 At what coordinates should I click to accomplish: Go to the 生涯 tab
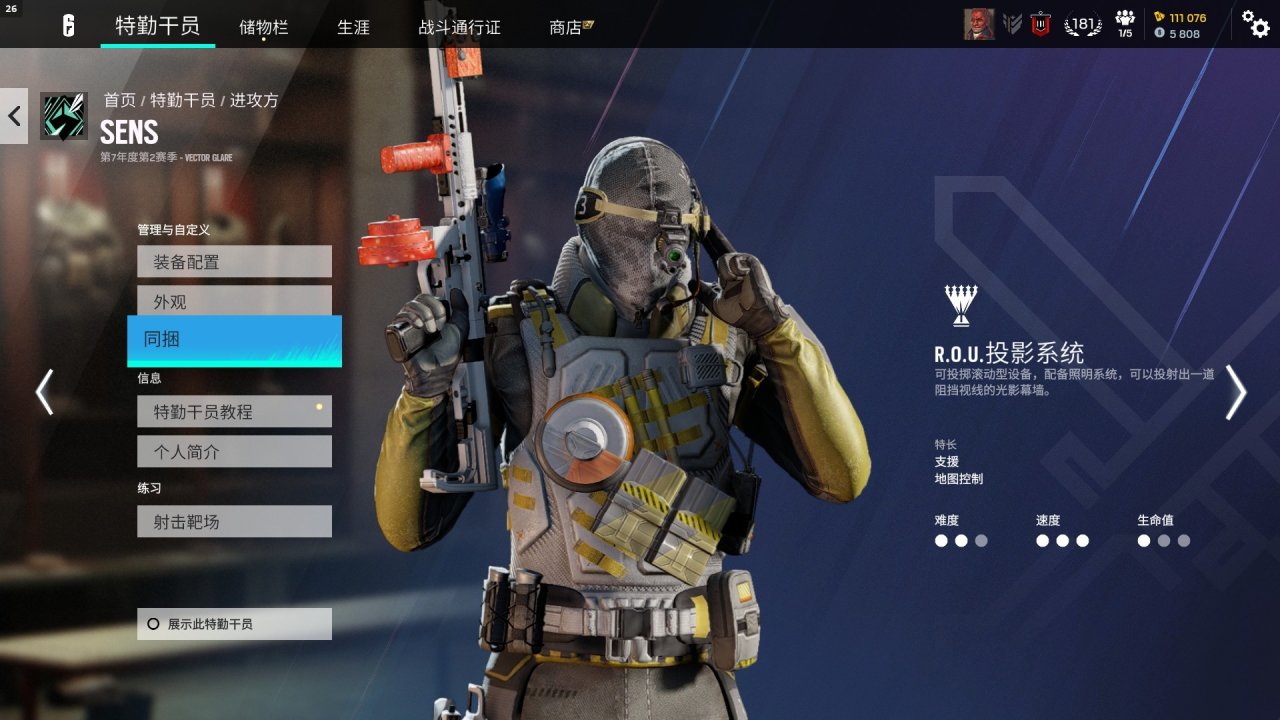coord(353,27)
